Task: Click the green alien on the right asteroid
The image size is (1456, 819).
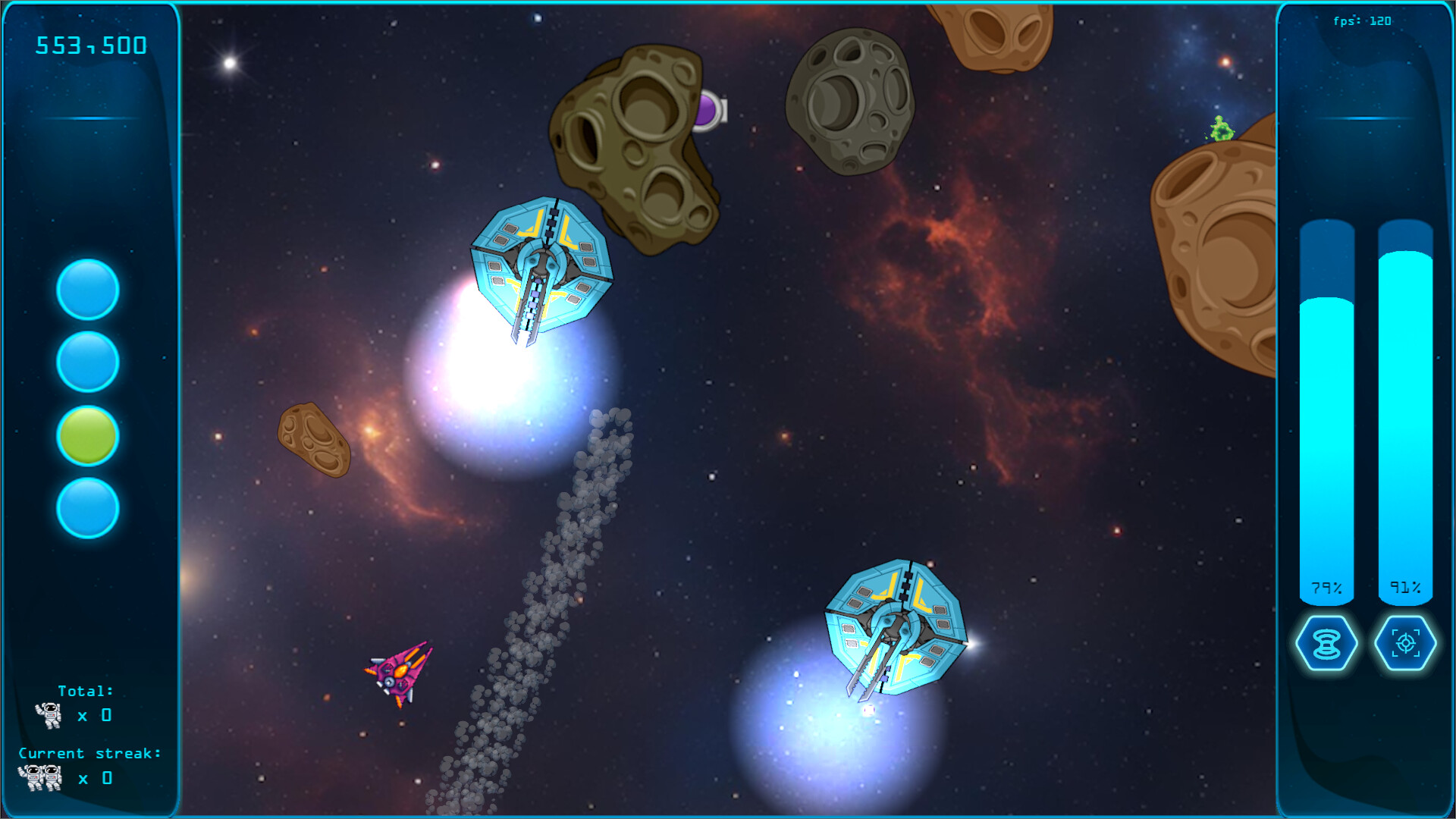Action: [x=1219, y=130]
